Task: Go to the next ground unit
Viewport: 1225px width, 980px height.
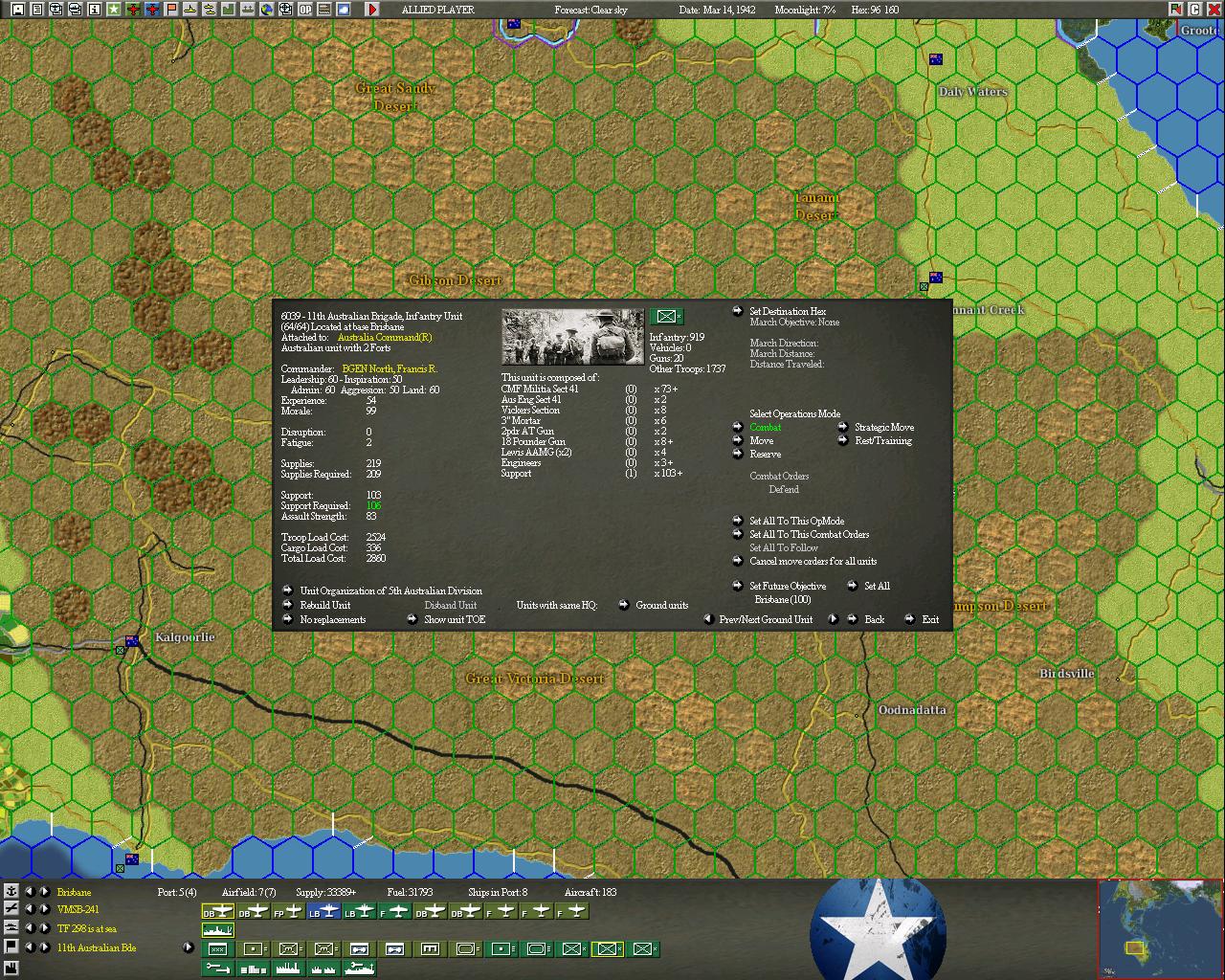Action: [834, 619]
